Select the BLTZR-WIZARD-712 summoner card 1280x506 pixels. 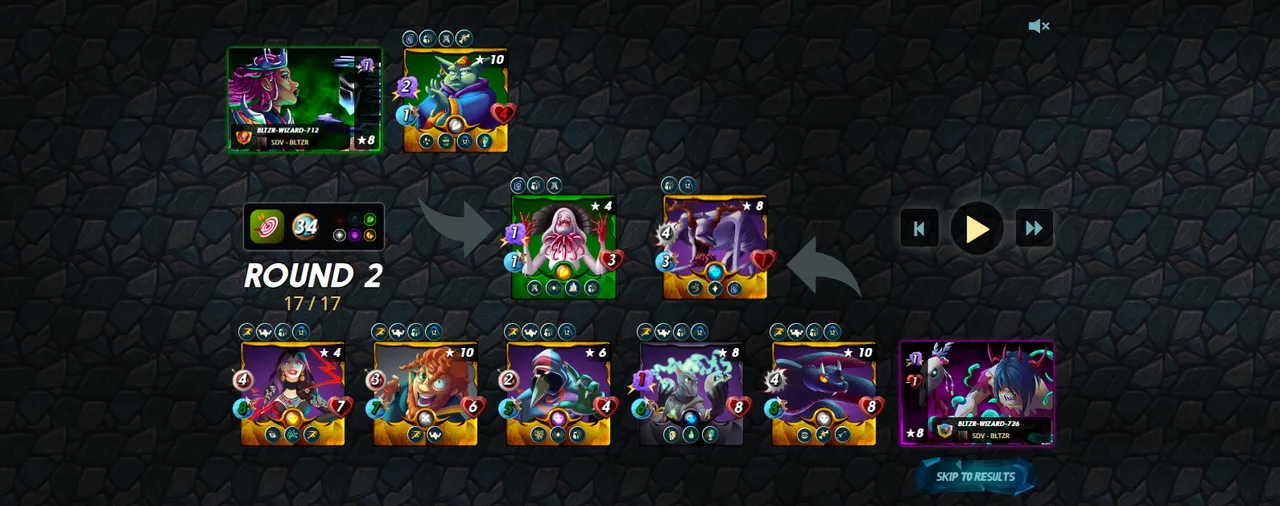point(305,99)
